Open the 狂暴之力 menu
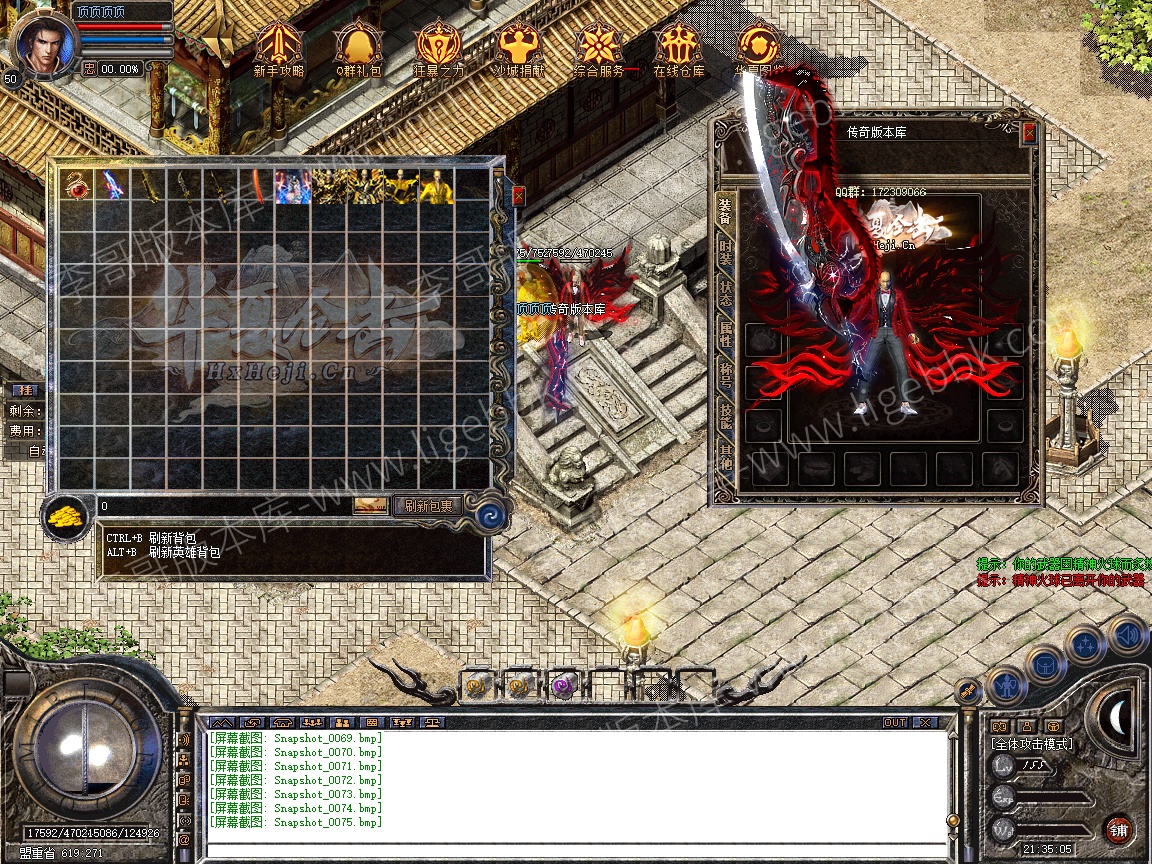This screenshot has width=1152, height=864. tap(439, 48)
